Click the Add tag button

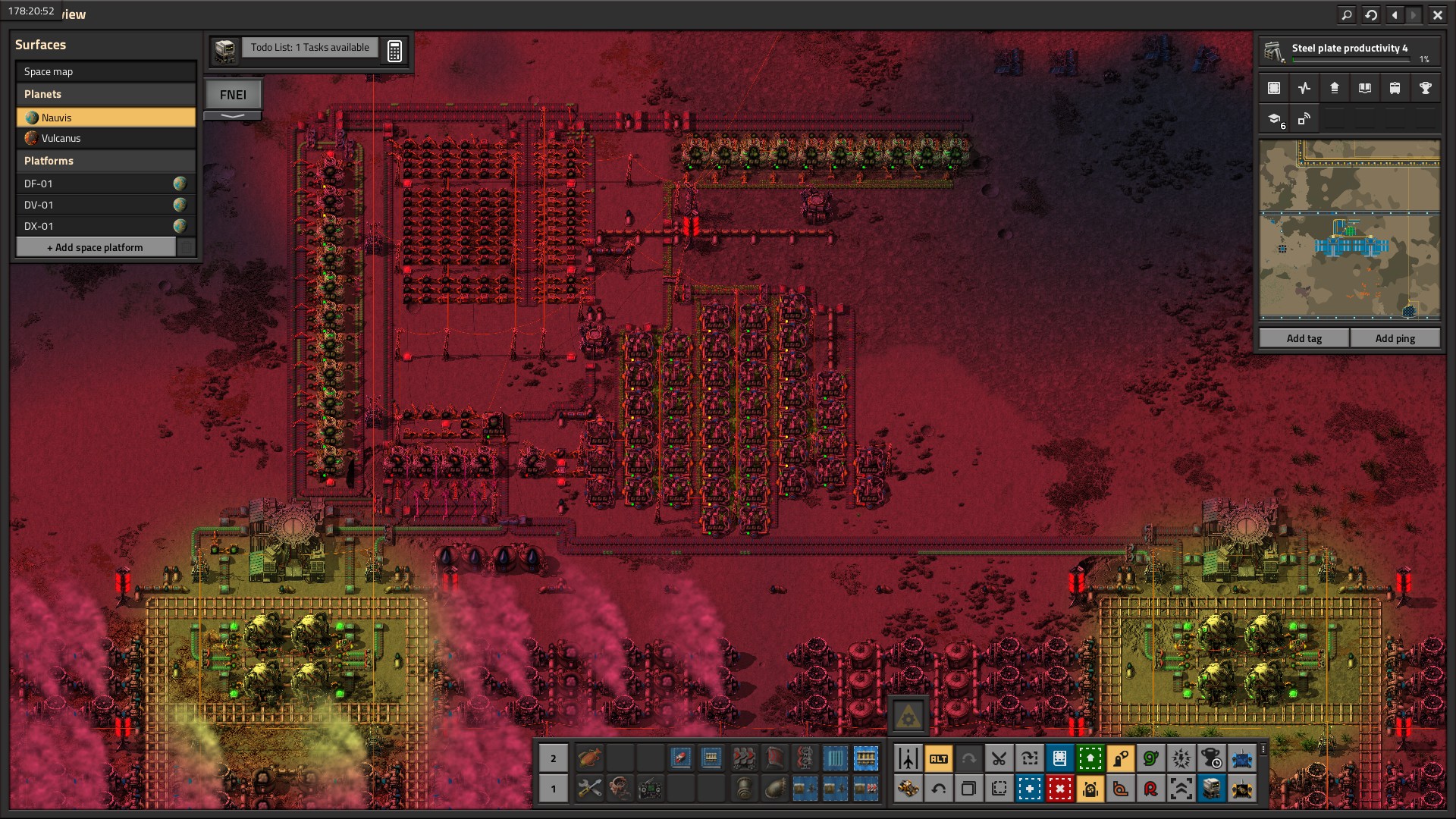[1304, 338]
